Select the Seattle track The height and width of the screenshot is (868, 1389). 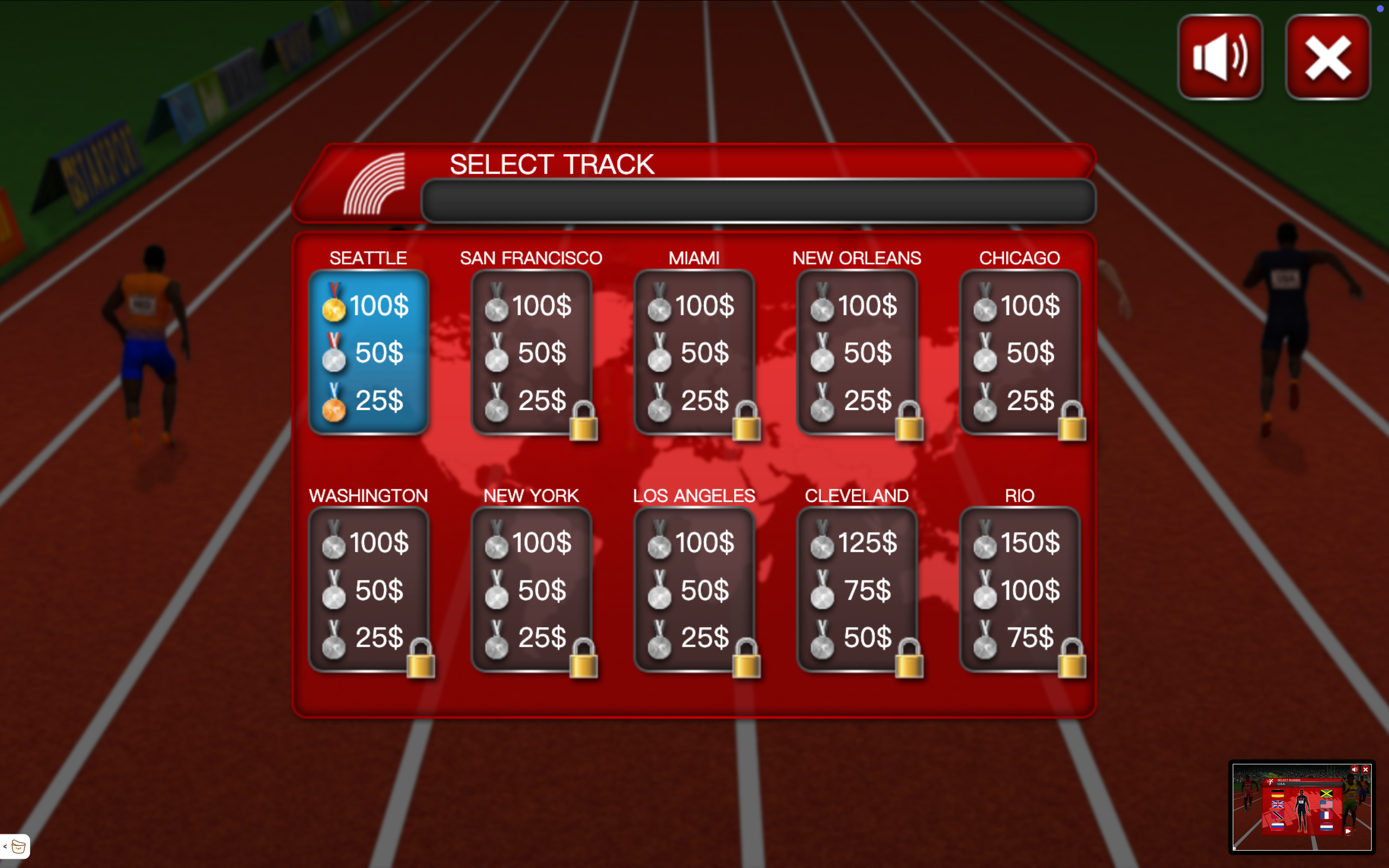[x=368, y=353]
